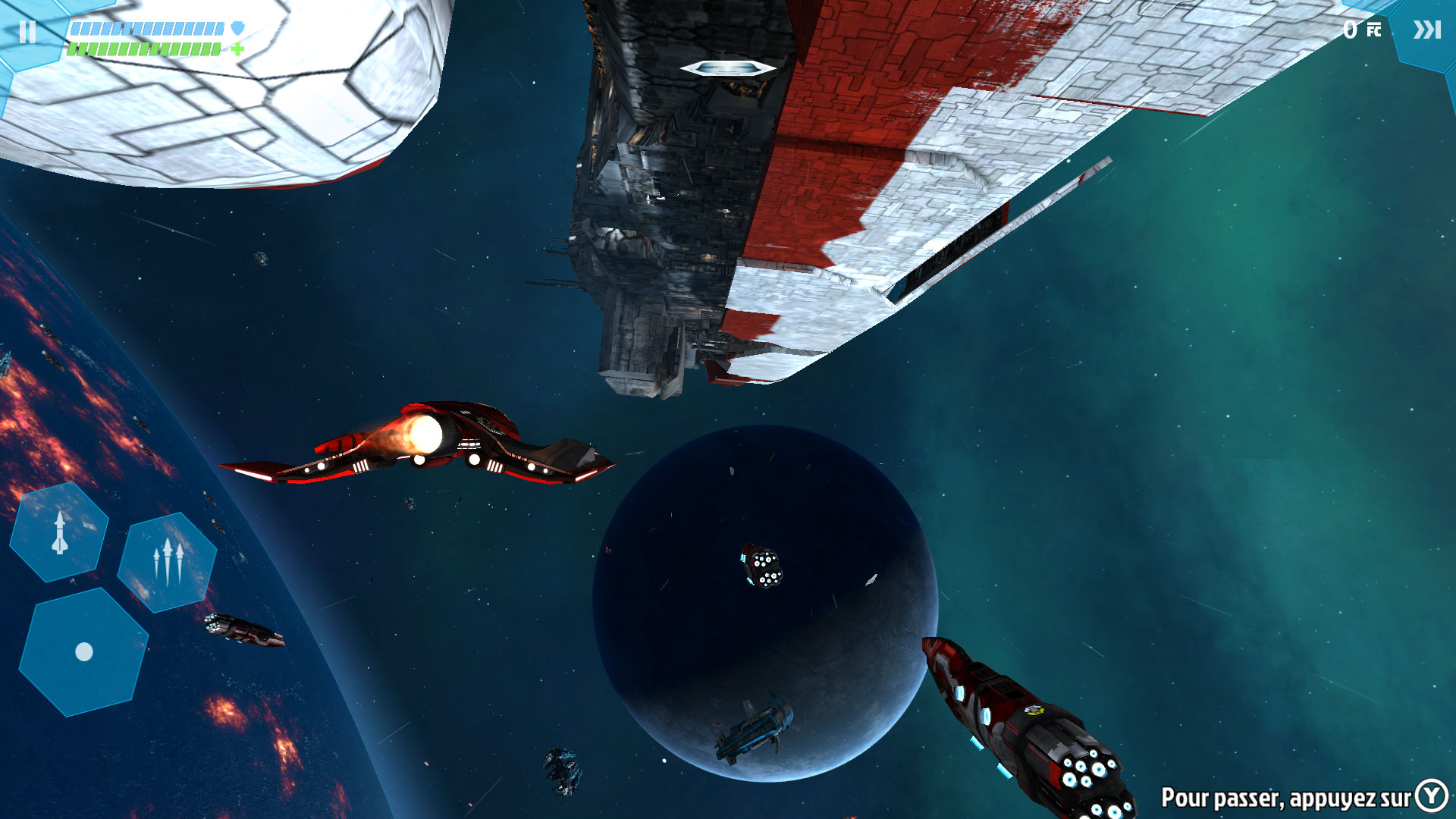Fire the single missile weapon

(59, 532)
